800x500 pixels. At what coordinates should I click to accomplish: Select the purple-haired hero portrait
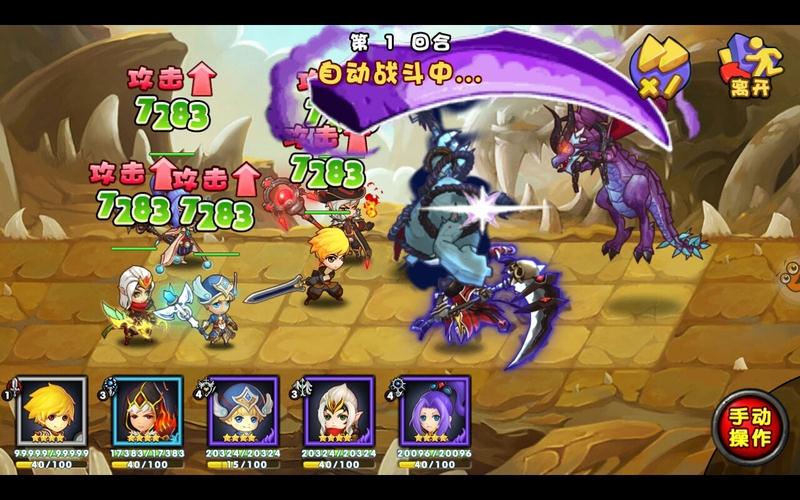[x=435, y=410]
